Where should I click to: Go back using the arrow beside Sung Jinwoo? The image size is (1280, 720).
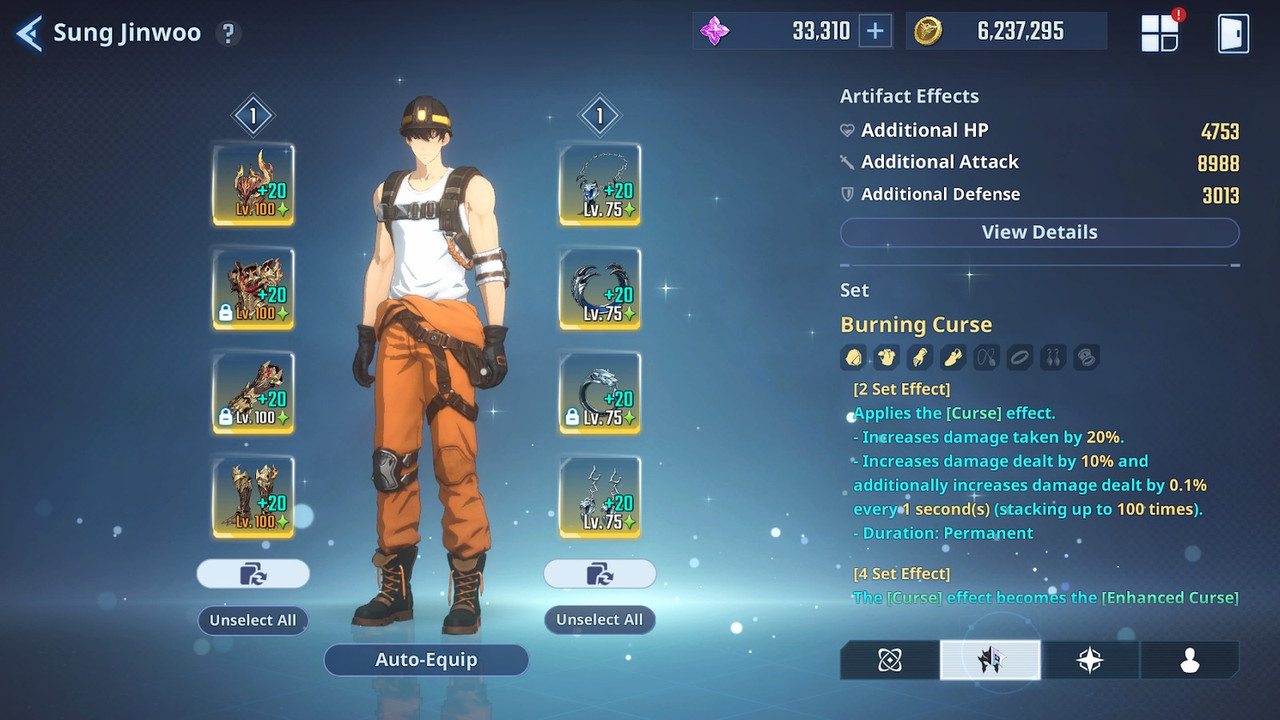point(29,33)
